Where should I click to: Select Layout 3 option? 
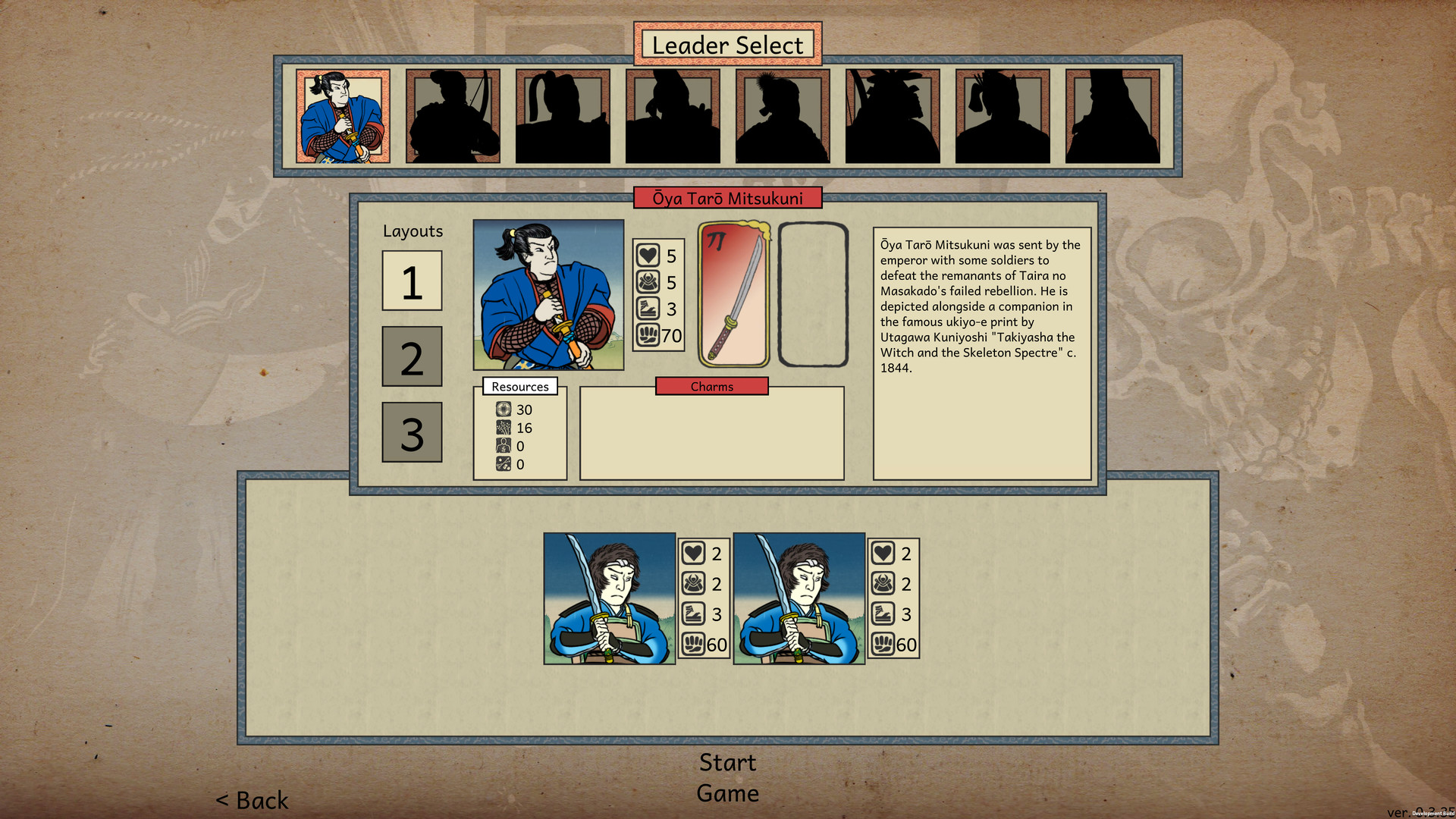coord(412,432)
